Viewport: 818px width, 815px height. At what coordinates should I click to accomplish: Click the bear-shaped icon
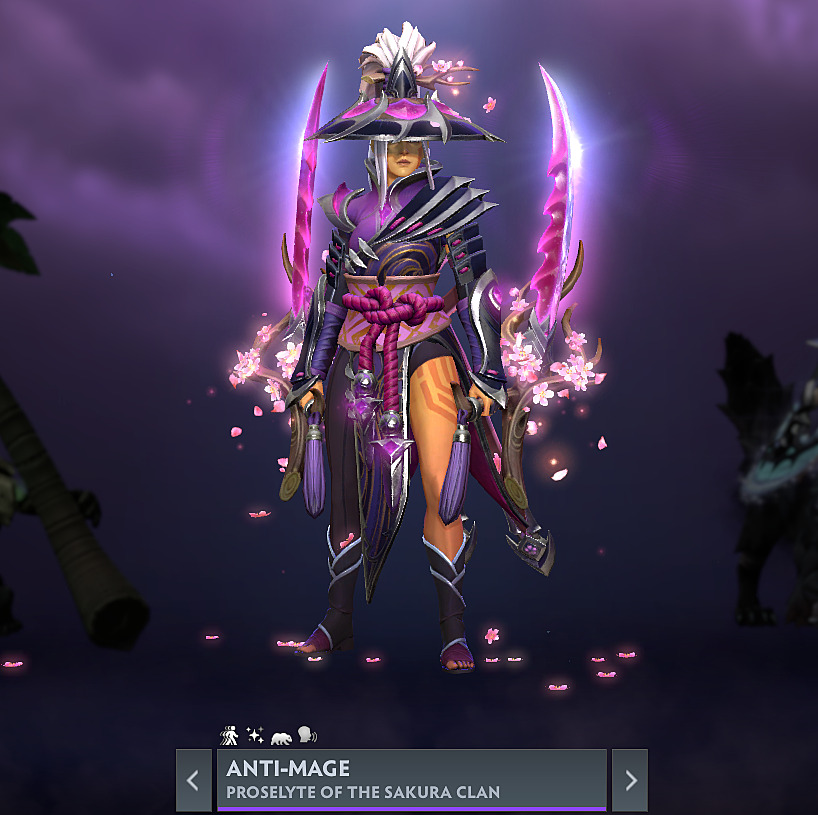coord(281,737)
